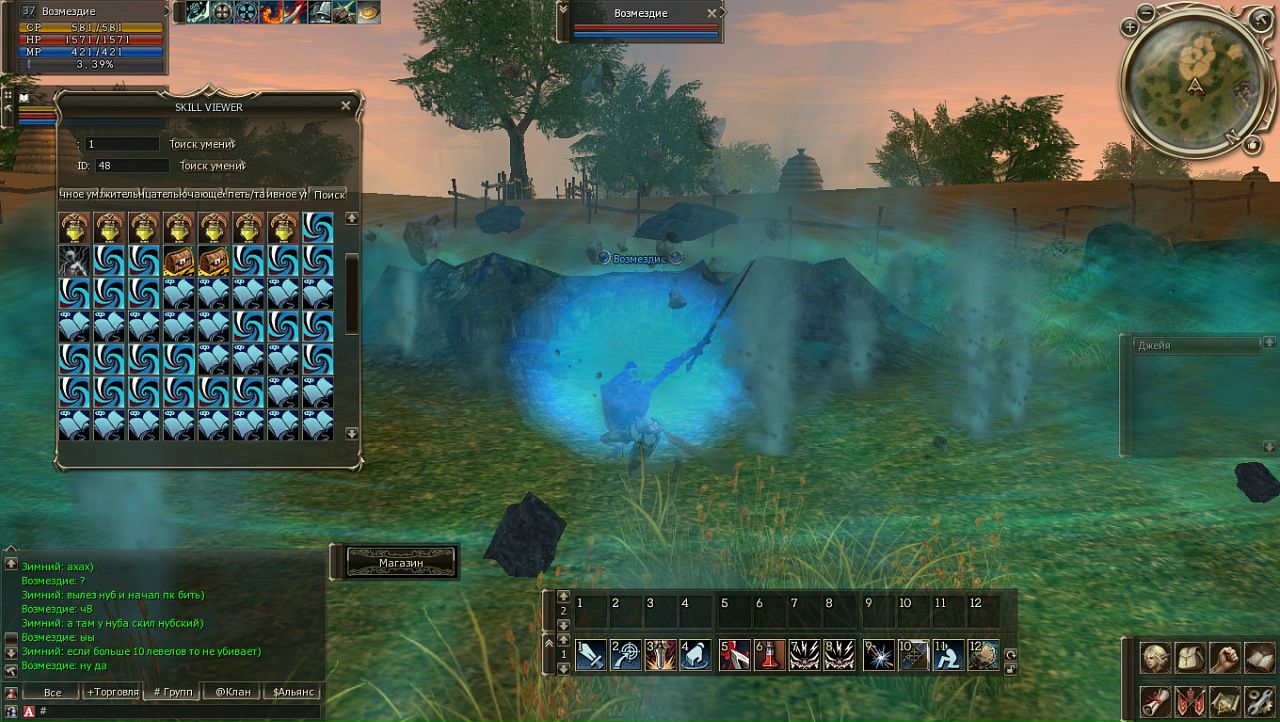Use the pickup hand action in slot 4
Image resolution: width=1280 pixels, height=722 pixels.
695,655
